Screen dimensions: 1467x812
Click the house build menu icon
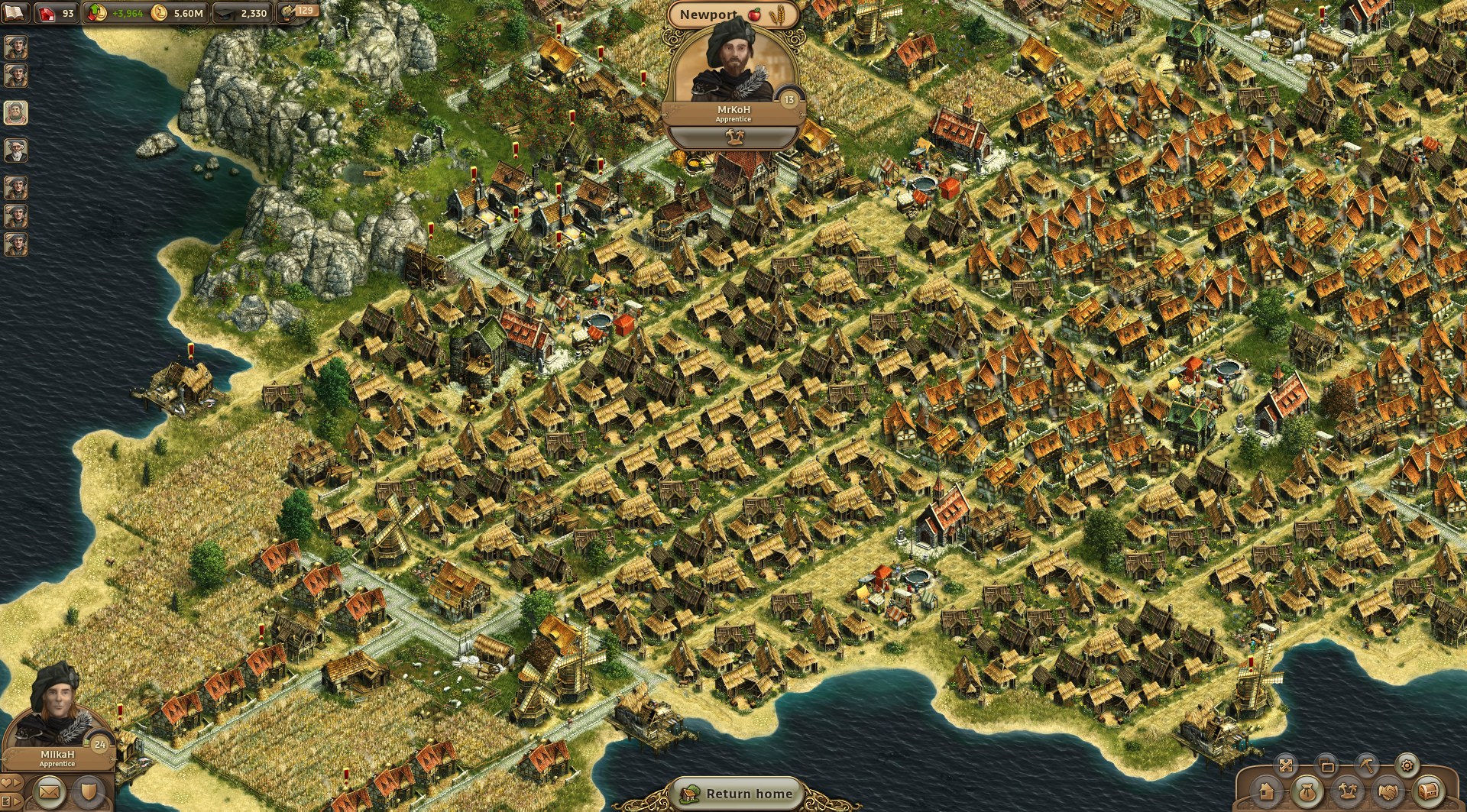[1266, 792]
